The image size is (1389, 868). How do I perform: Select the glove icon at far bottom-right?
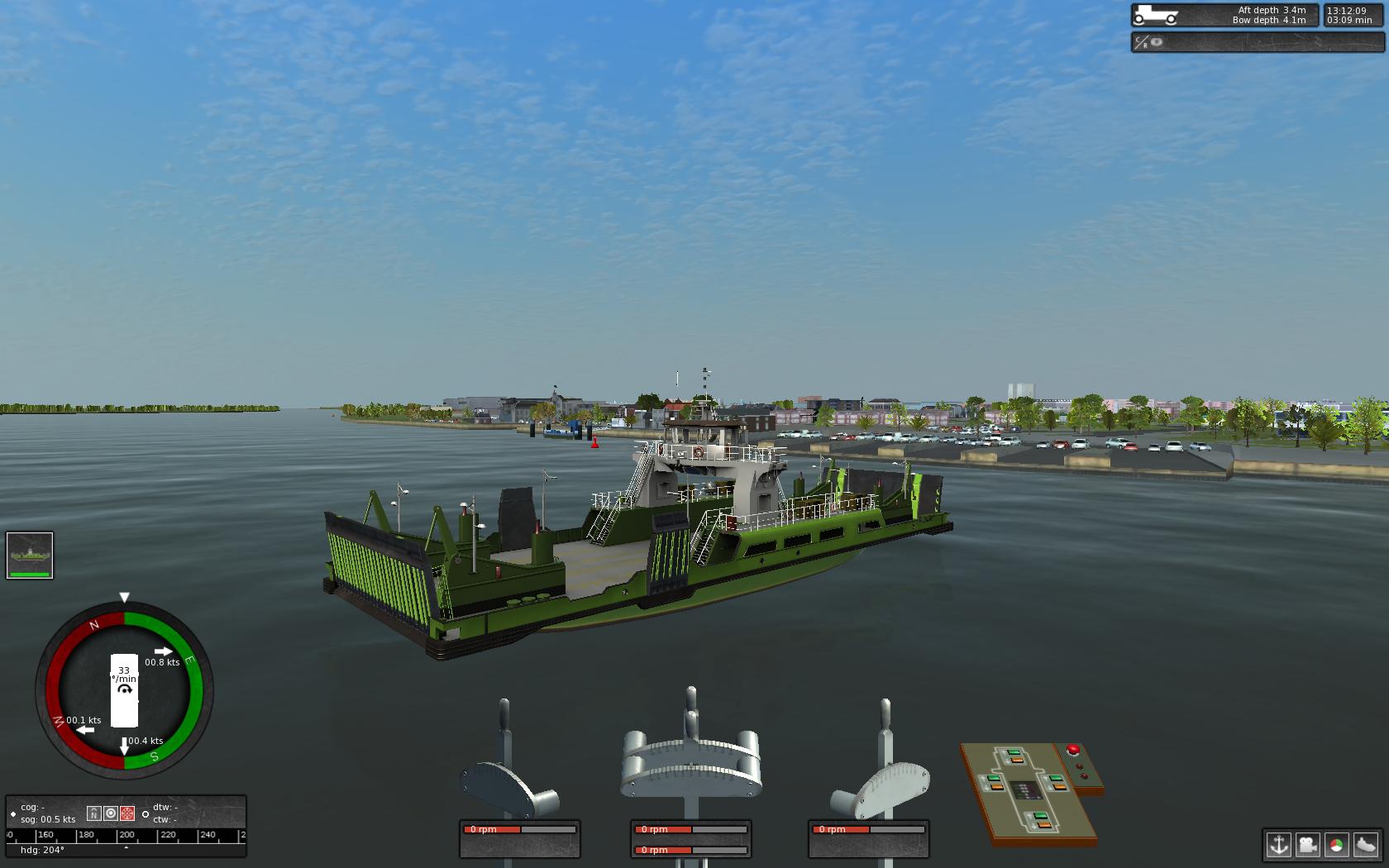(x=1366, y=845)
